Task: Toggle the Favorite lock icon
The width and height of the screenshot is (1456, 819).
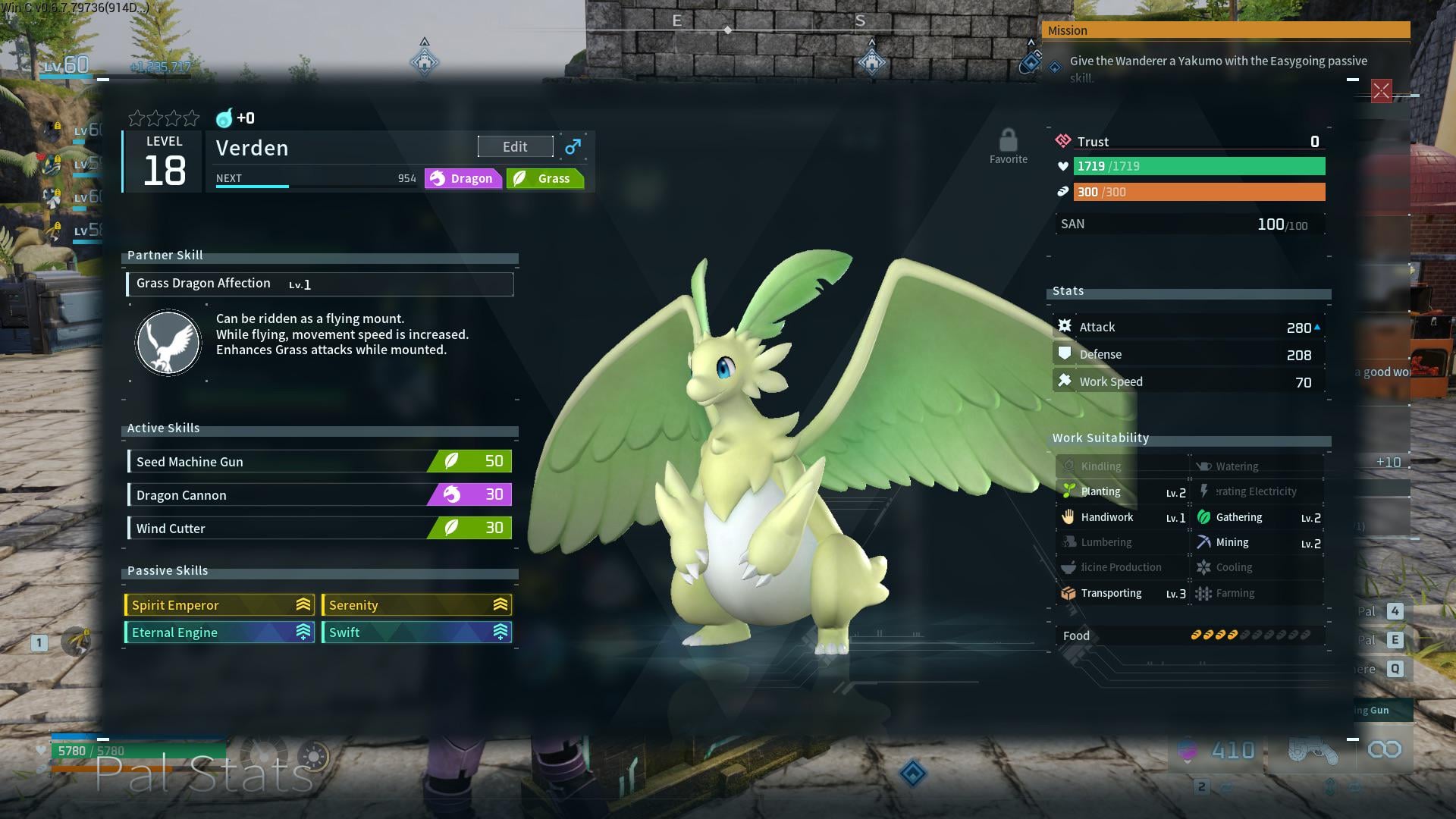Action: pyautogui.click(x=1008, y=141)
